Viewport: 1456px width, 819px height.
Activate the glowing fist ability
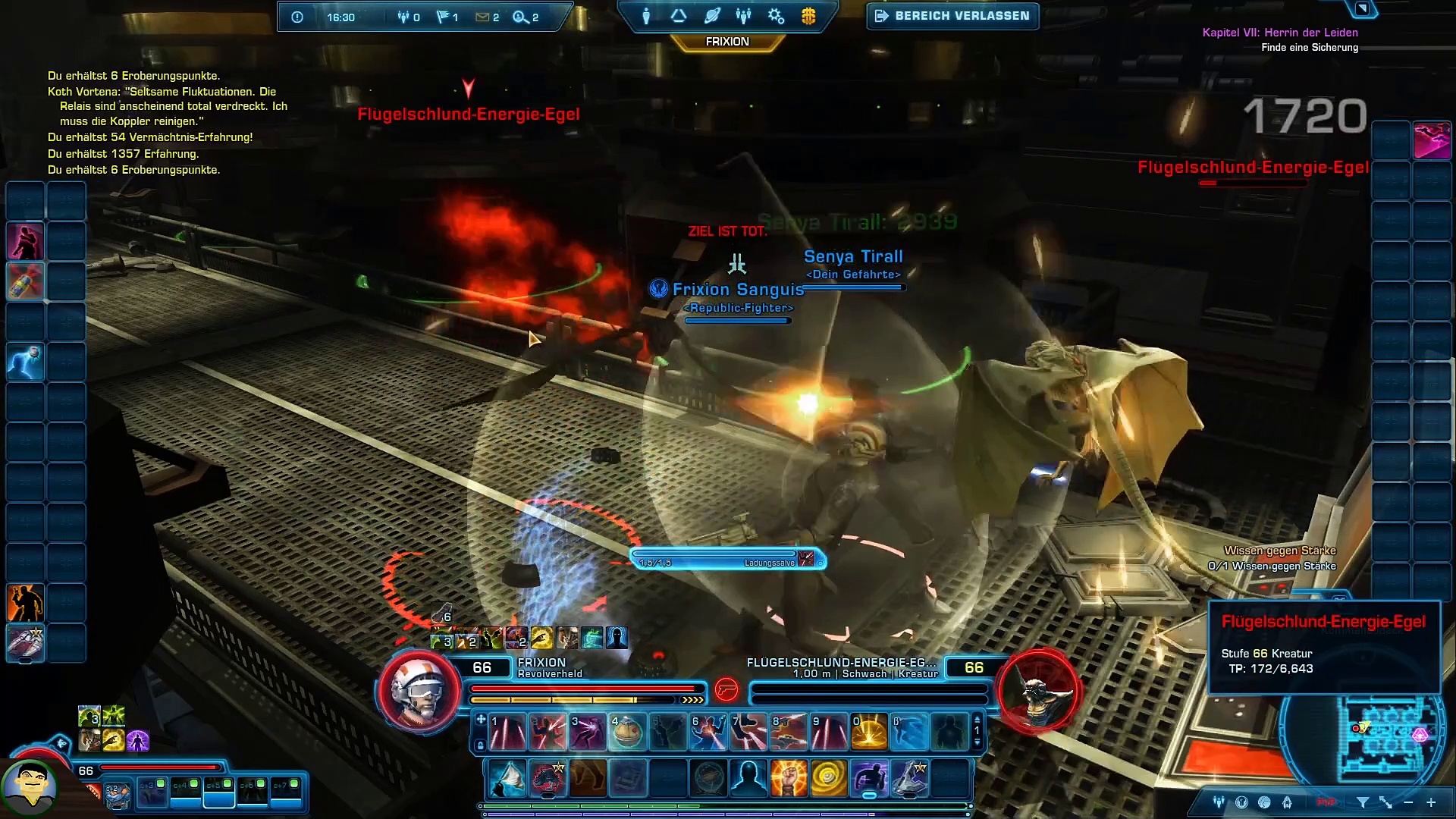(788, 779)
